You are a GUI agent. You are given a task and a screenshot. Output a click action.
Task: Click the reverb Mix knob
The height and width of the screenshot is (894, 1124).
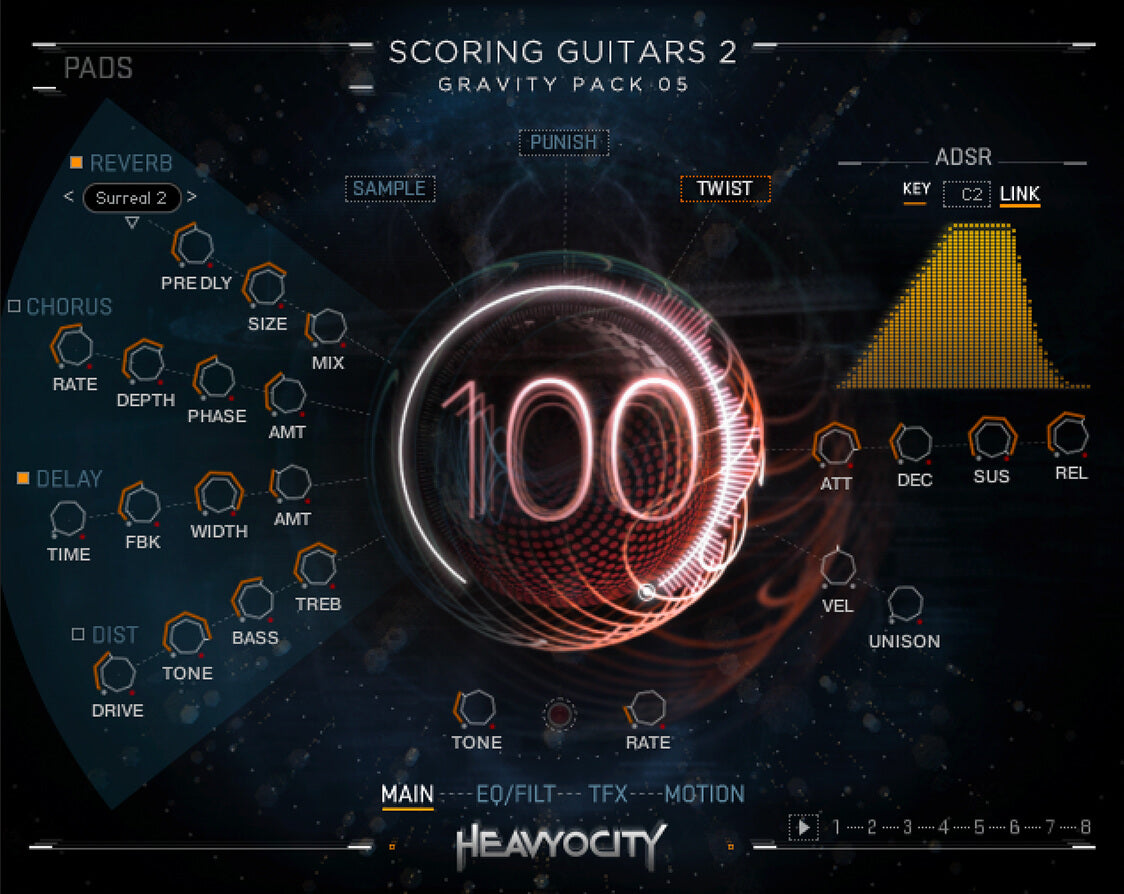[x=328, y=327]
